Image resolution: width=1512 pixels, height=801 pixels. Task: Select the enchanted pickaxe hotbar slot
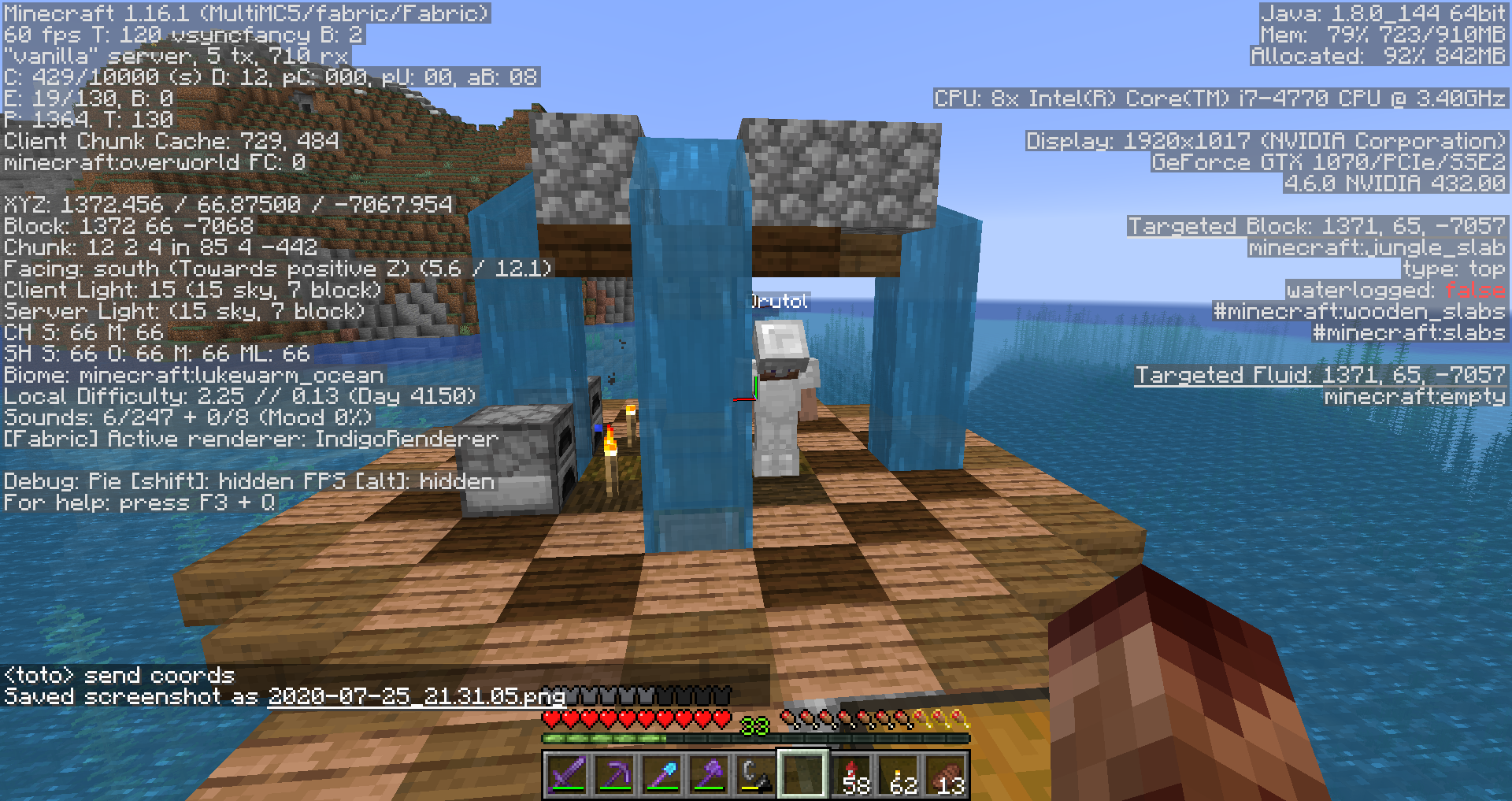pos(614,775)
